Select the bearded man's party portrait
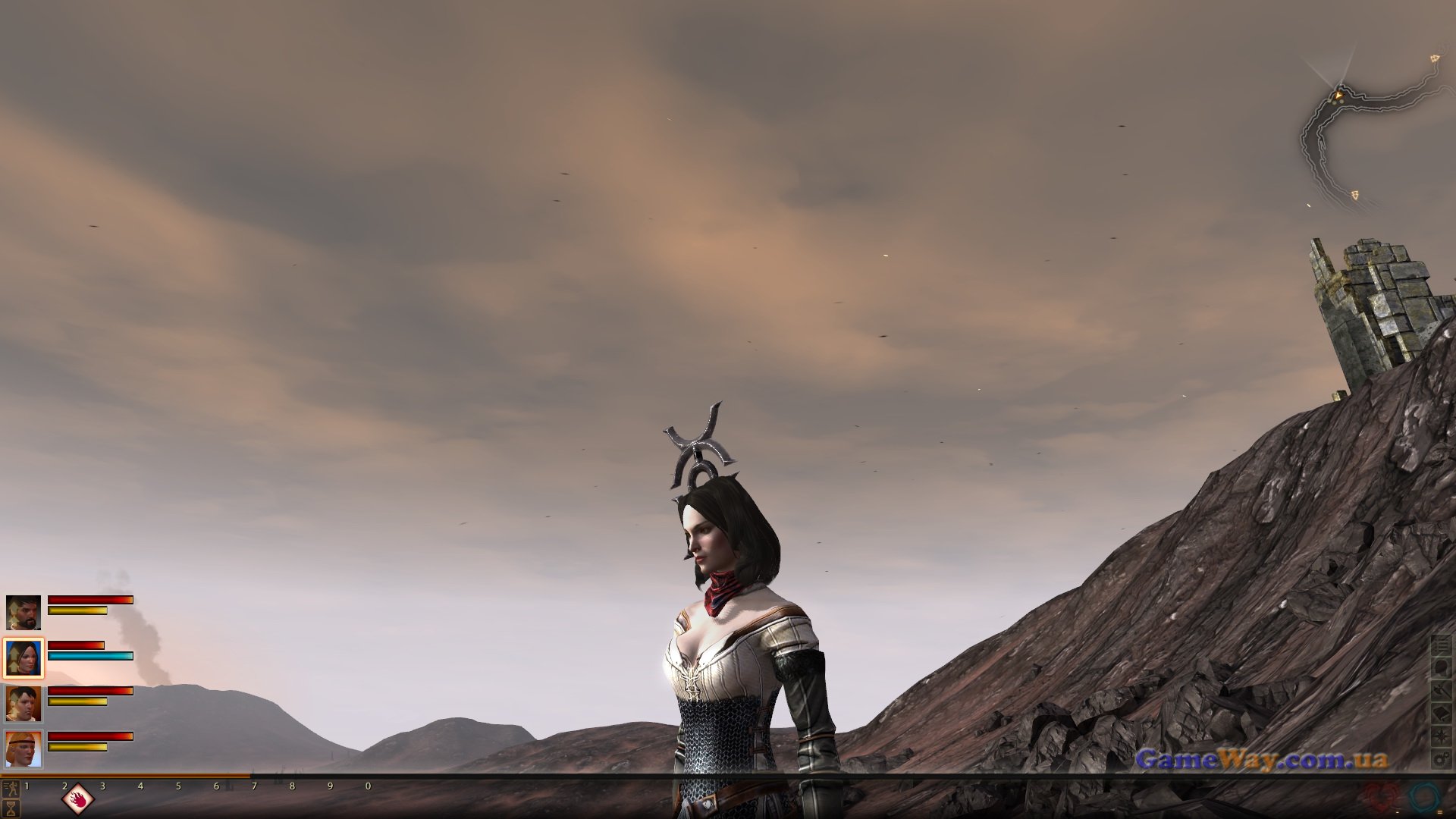 [23, 612]
